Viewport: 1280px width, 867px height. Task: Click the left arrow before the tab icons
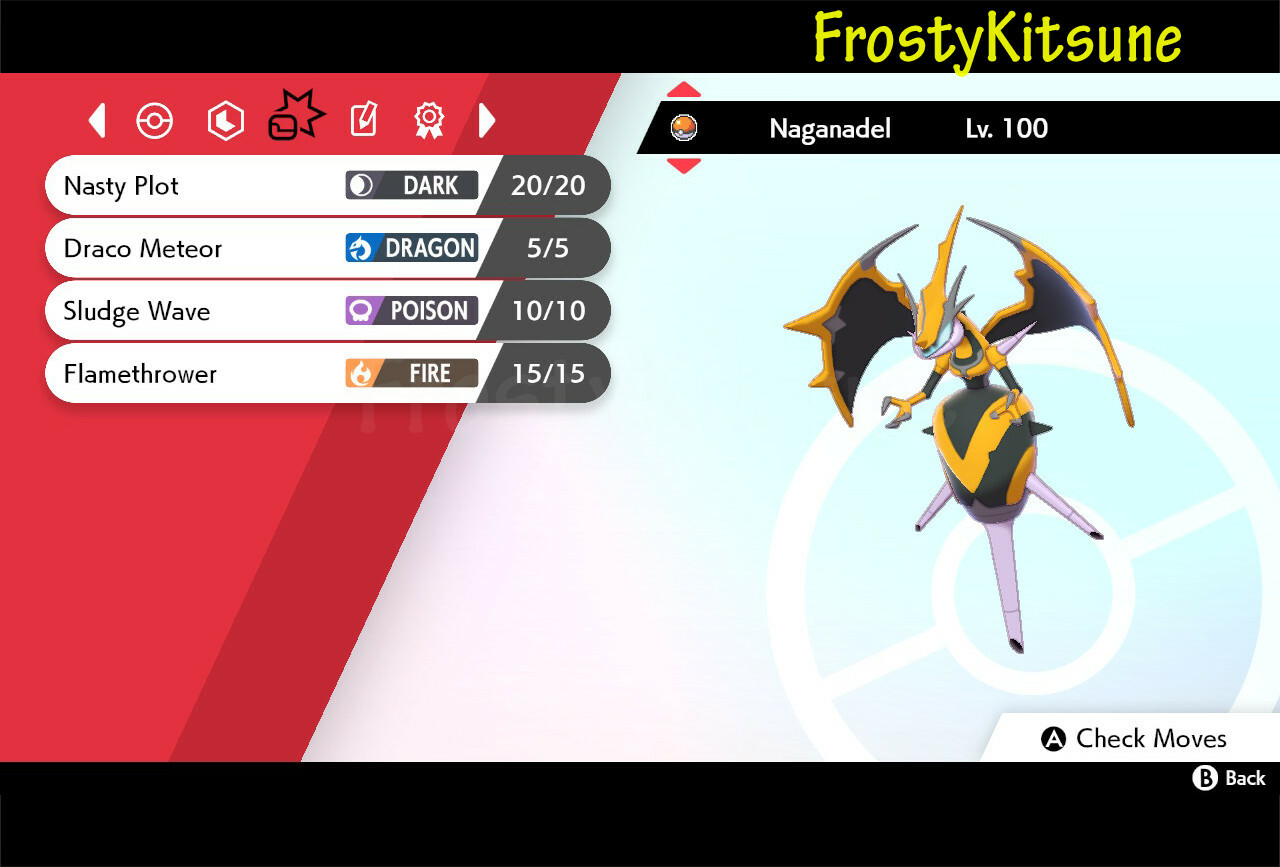coord(96,120)
